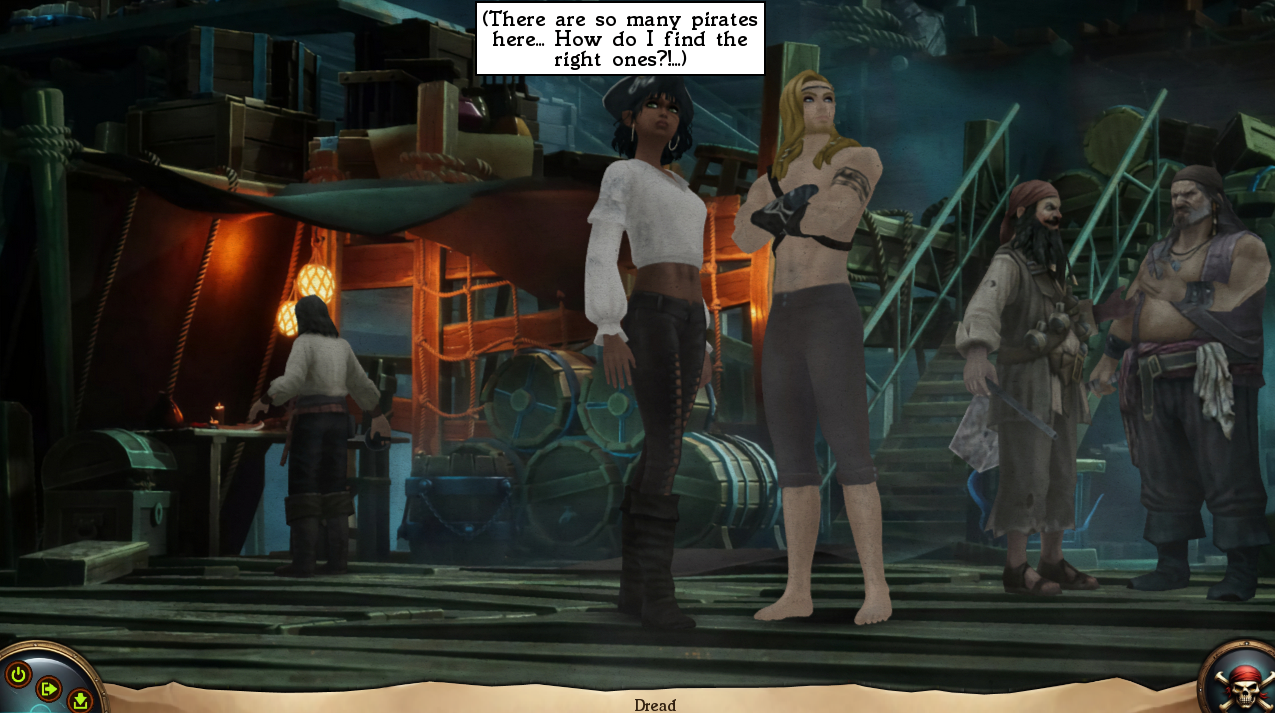
Task: Select the exit arrow icon button
Action: click(x=48, y=688)
